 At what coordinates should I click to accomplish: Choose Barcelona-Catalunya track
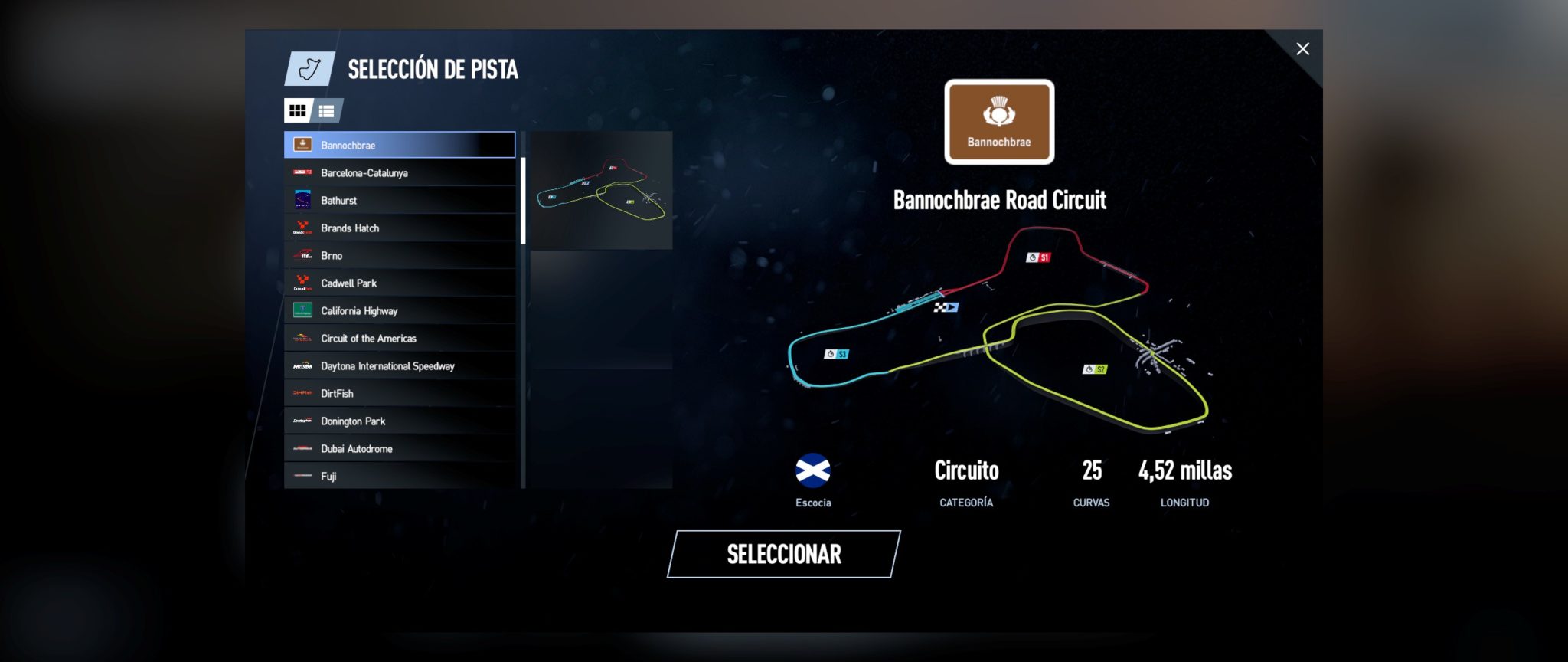pos(399,173)
